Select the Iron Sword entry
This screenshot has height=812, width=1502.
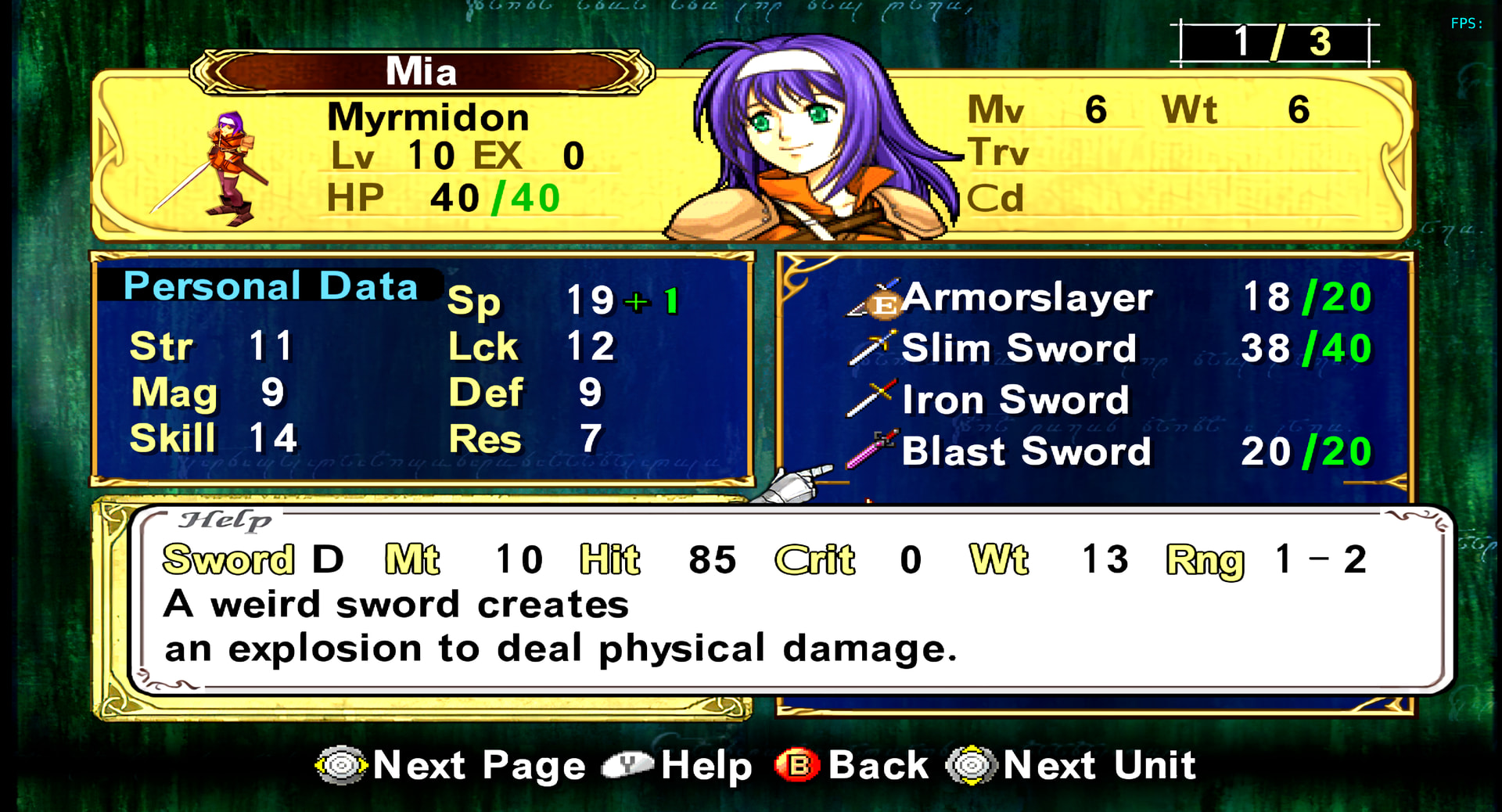(x=1015, y=401)
